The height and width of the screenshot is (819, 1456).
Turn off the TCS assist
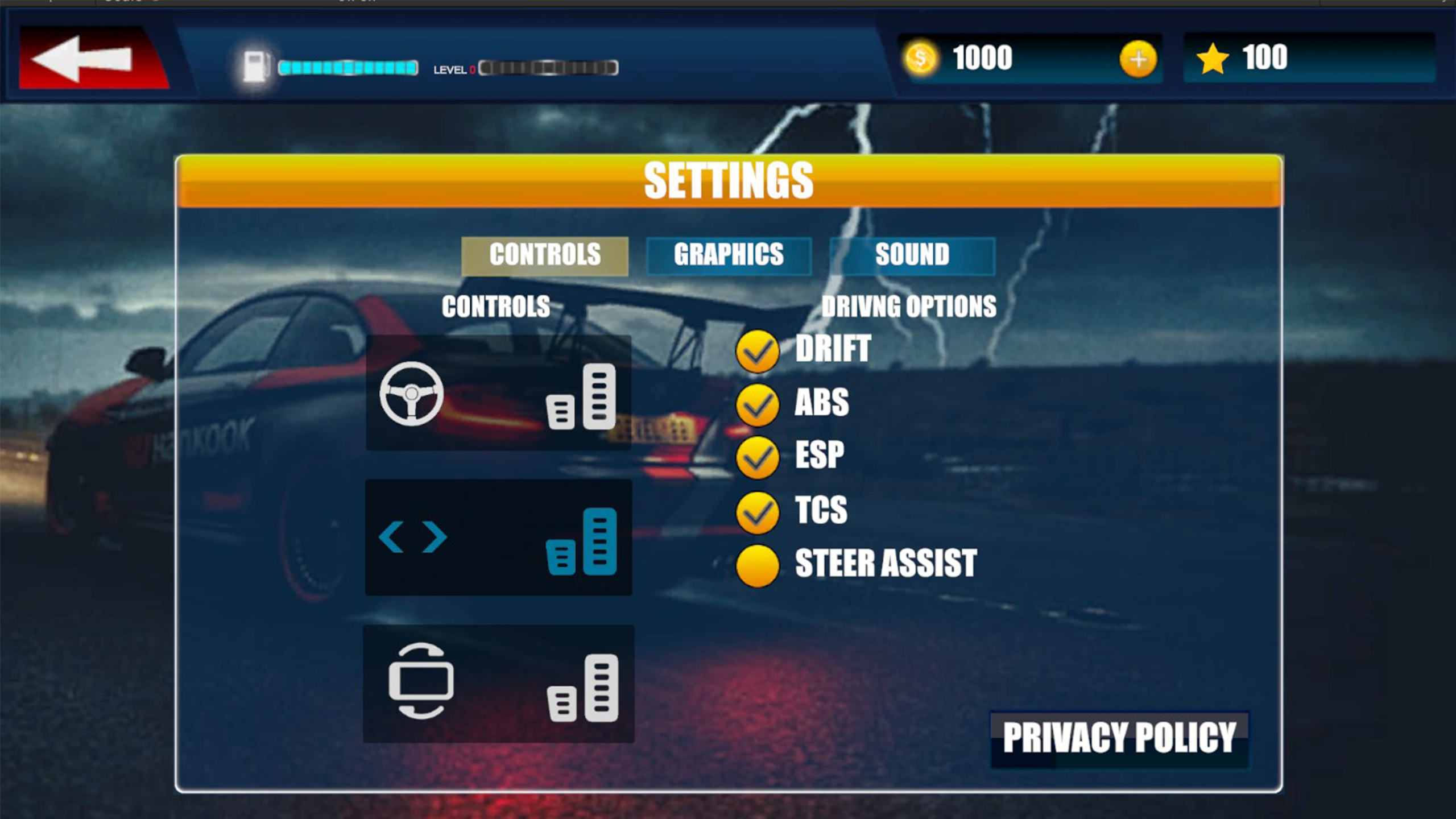[759, 511]
